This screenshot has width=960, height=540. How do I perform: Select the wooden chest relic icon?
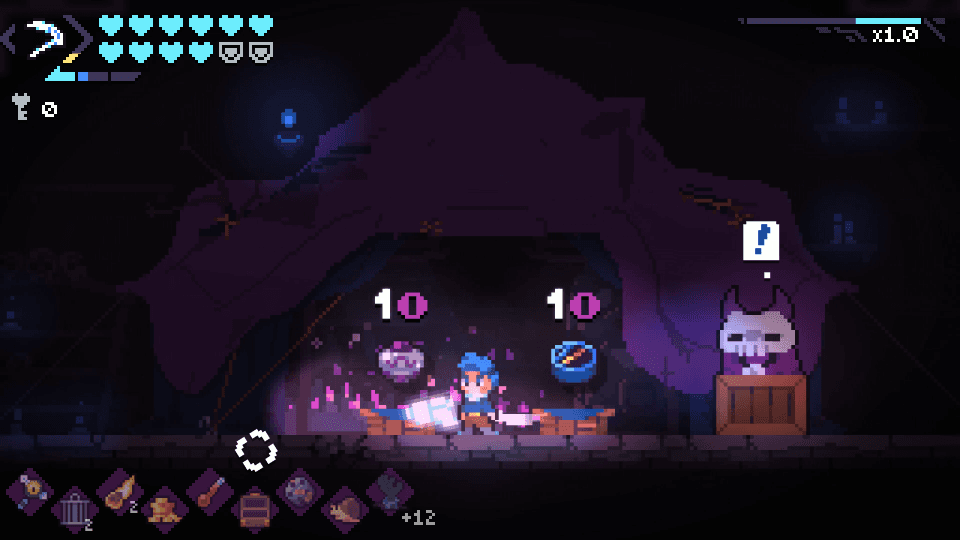click(254, 510)
